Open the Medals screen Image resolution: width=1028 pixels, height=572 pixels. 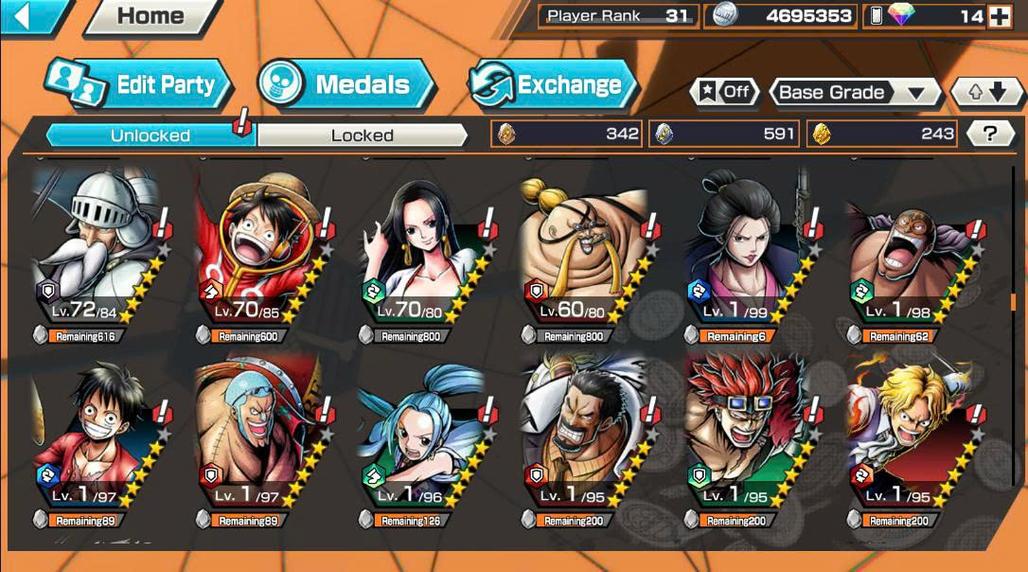347,85
